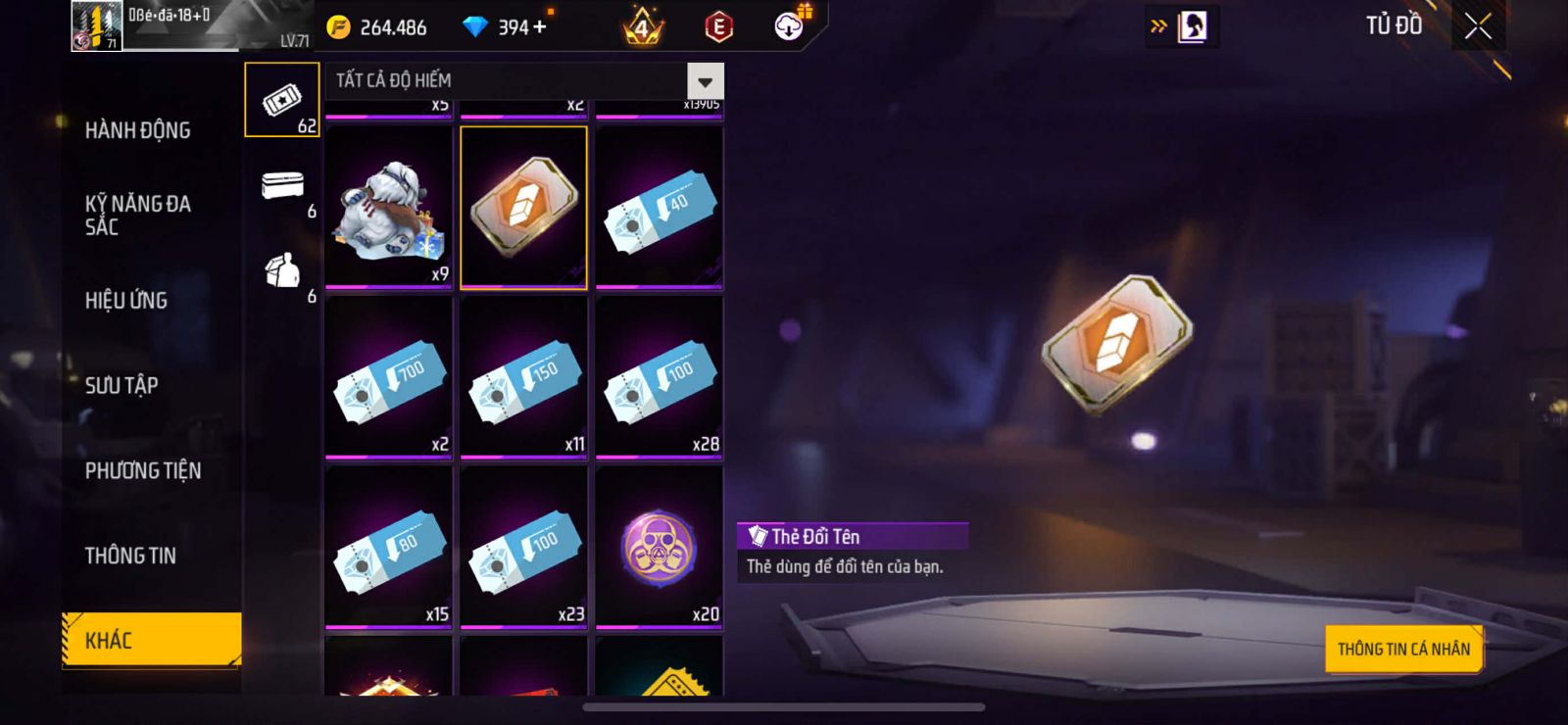Open the ticket sub-tab with 62 items
This screenshot has width=1568, height=725.
282,100
